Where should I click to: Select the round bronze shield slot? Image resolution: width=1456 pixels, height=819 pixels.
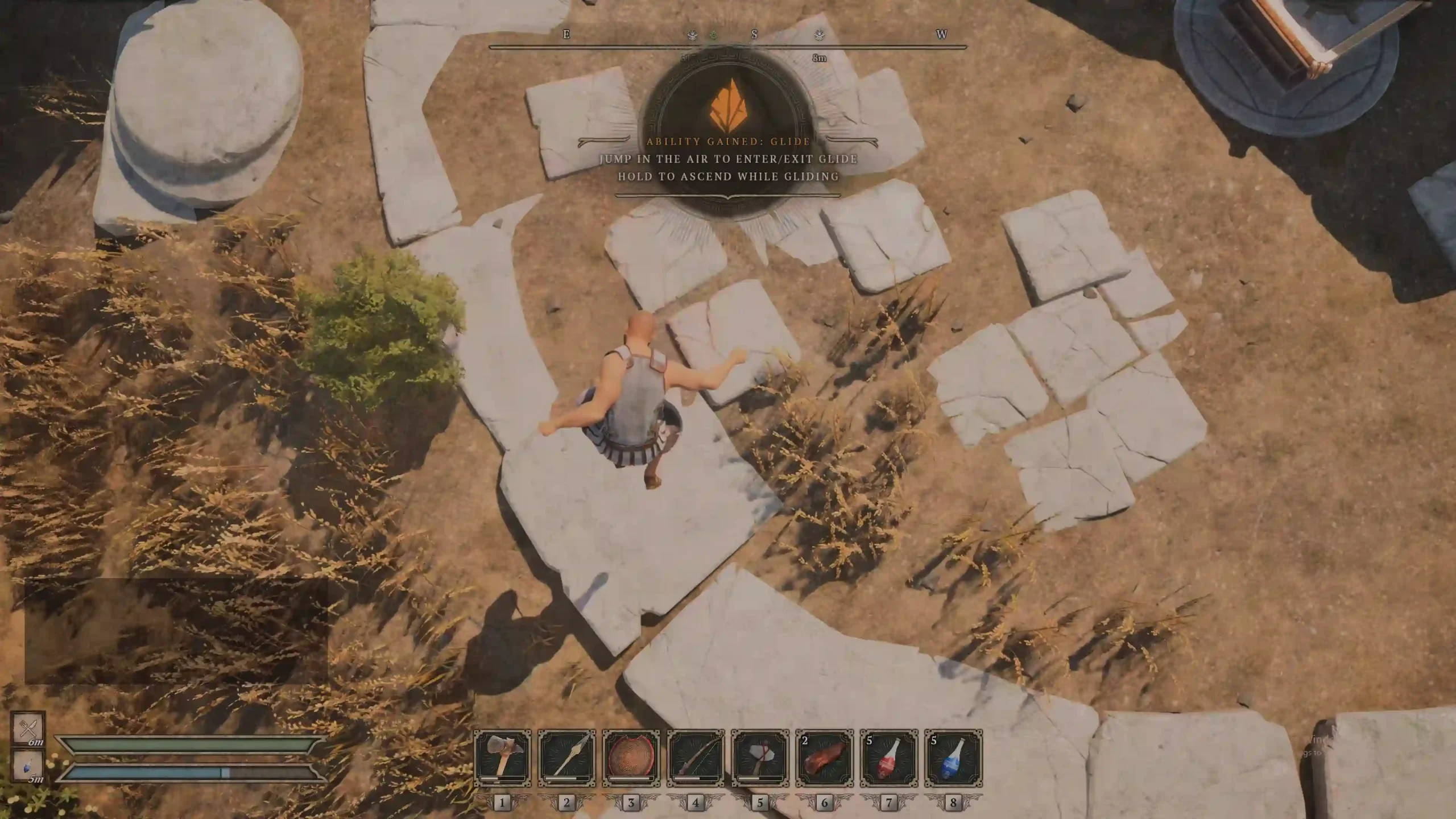[x=631, y=758]
